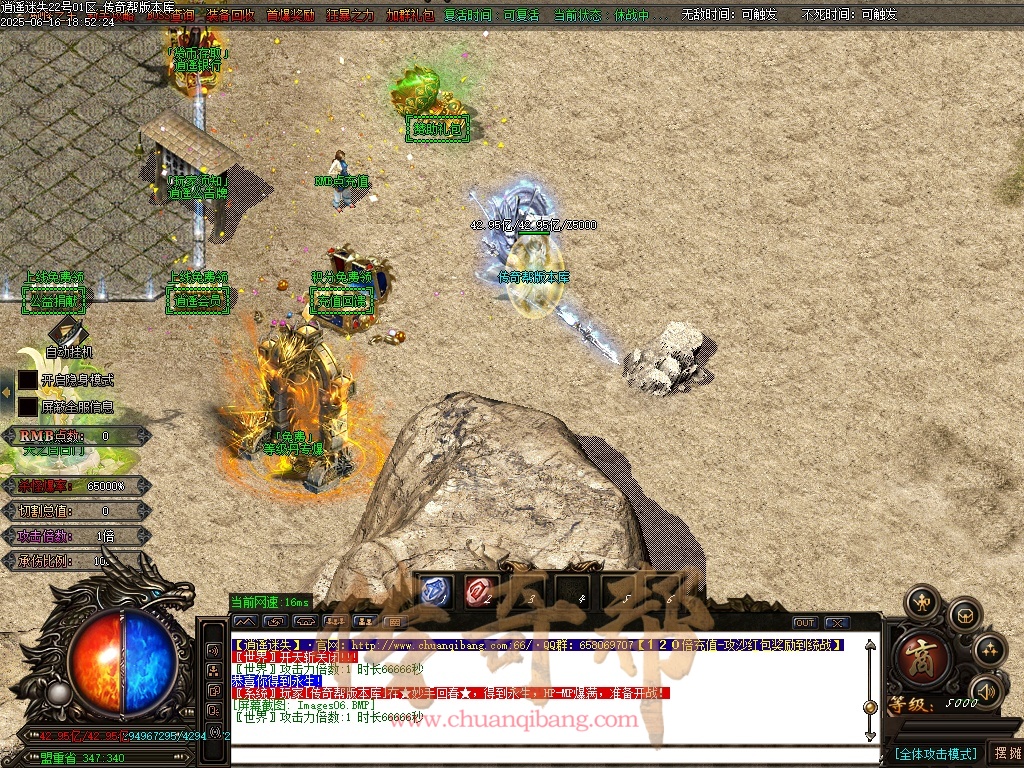Use the red gem hotbar item
Viewport: 1024px width, 768px height.
478,592
